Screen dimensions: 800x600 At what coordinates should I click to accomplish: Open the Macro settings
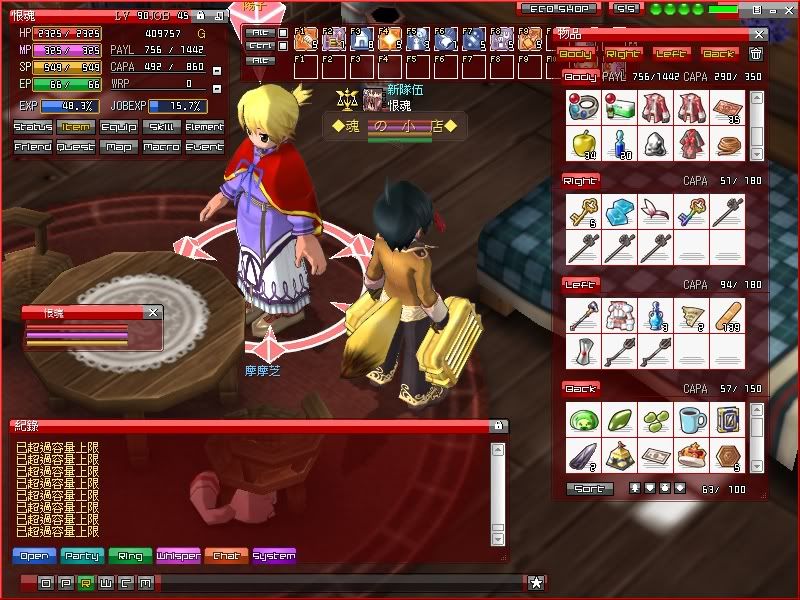pyautogui.click(x=162, y=146)
